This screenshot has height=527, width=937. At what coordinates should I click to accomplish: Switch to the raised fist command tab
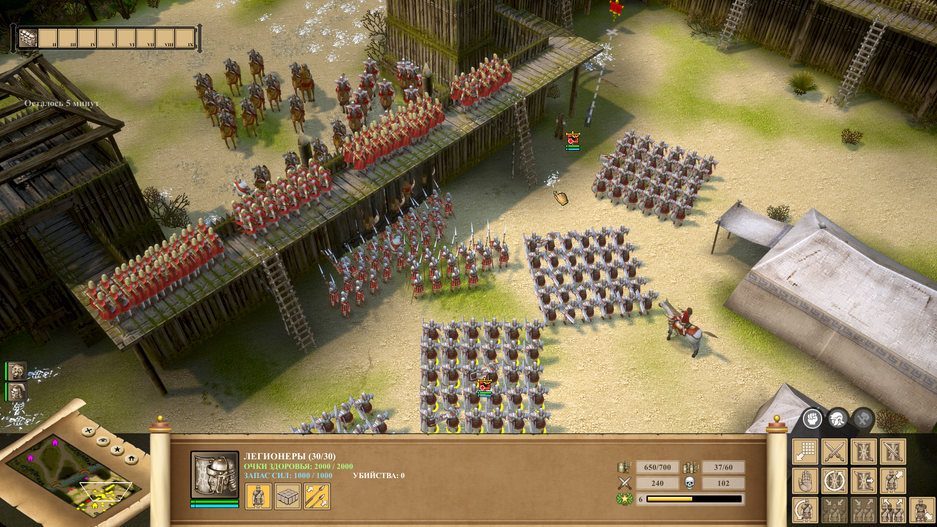point(813,419)
